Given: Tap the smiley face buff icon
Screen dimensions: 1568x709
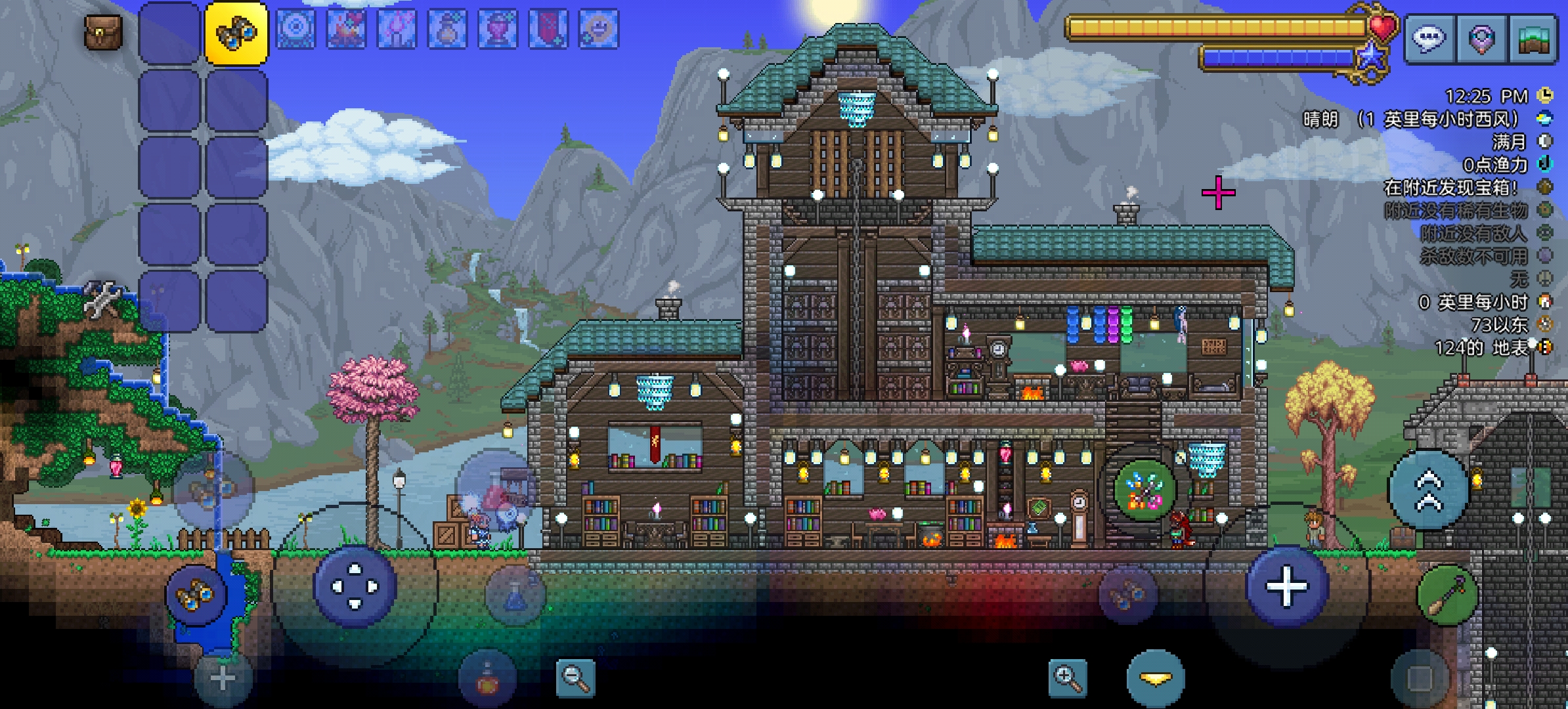Looking at the screenshot, I should (599, 29).
